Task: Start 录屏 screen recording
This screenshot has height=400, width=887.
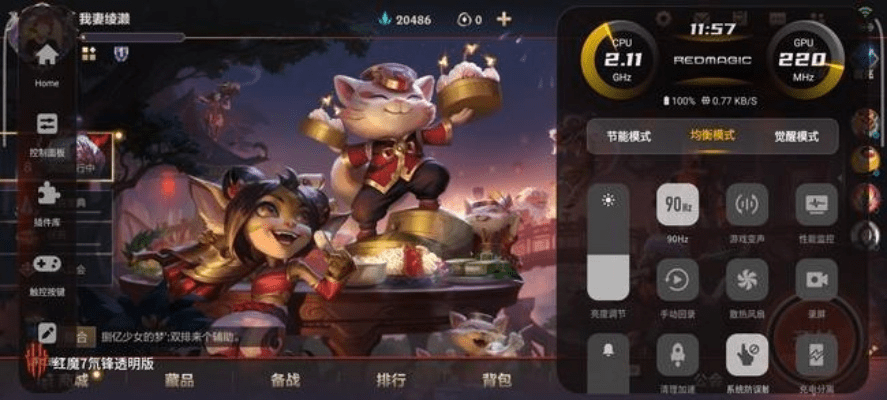Action: 816,280
